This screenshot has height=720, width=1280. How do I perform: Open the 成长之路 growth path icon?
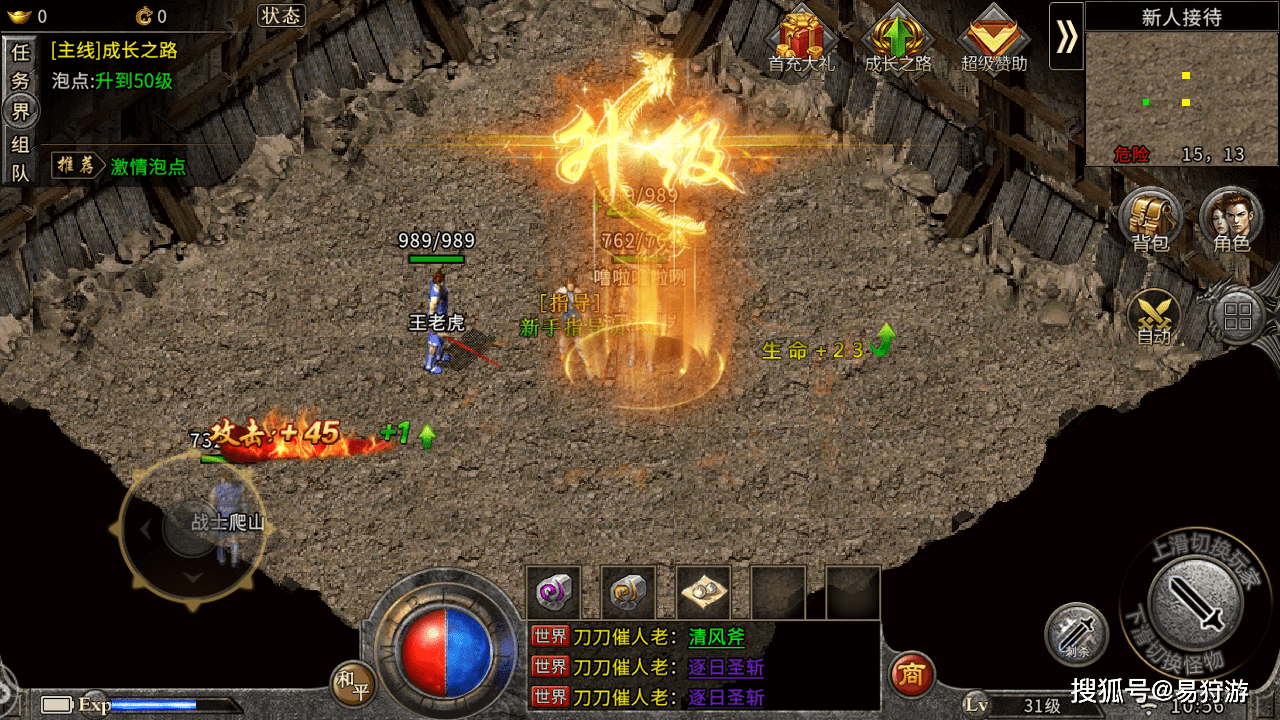coord(898,40)
